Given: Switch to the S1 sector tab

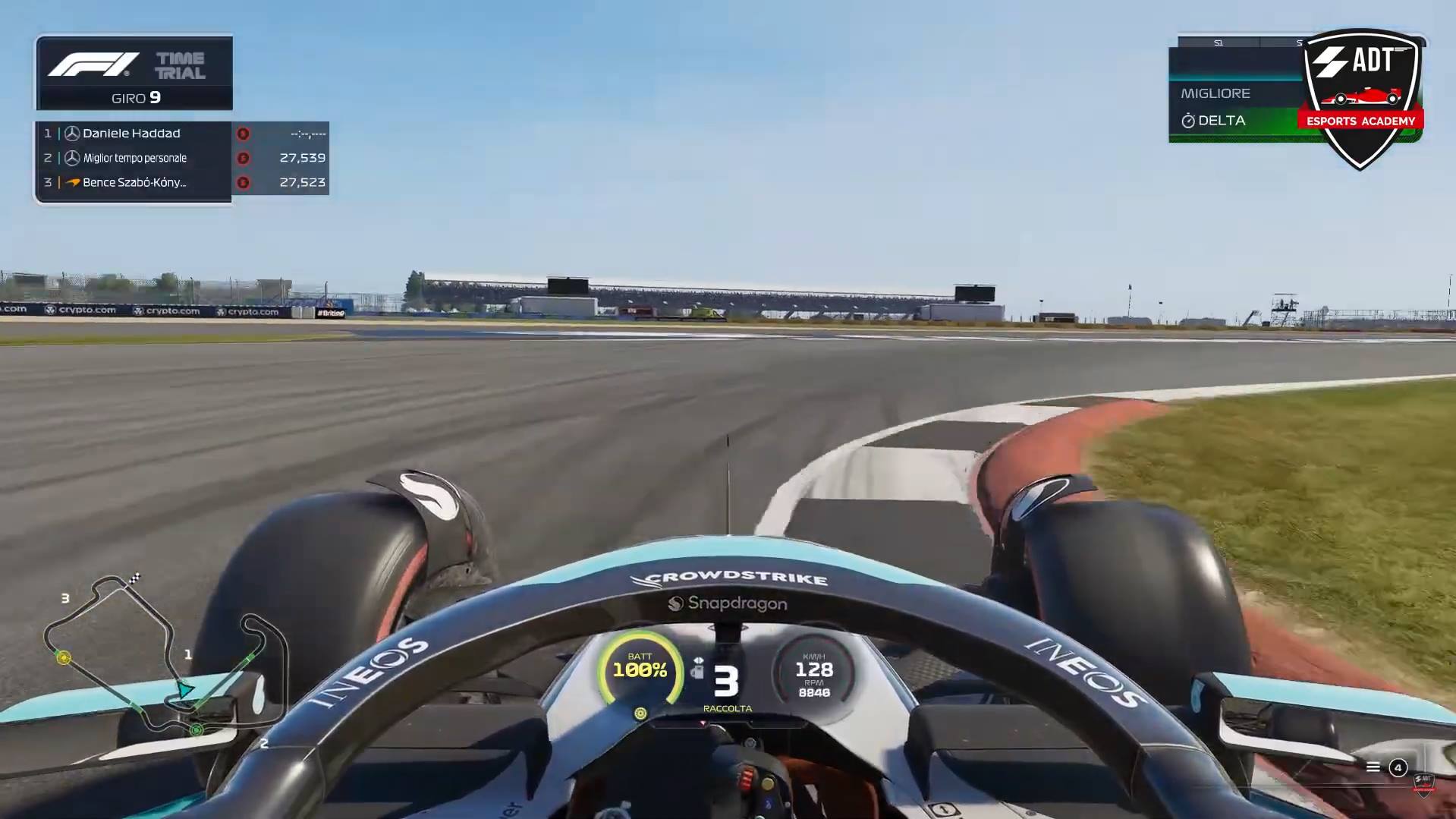Looking at the screenshot, I should coord(1219,43).
